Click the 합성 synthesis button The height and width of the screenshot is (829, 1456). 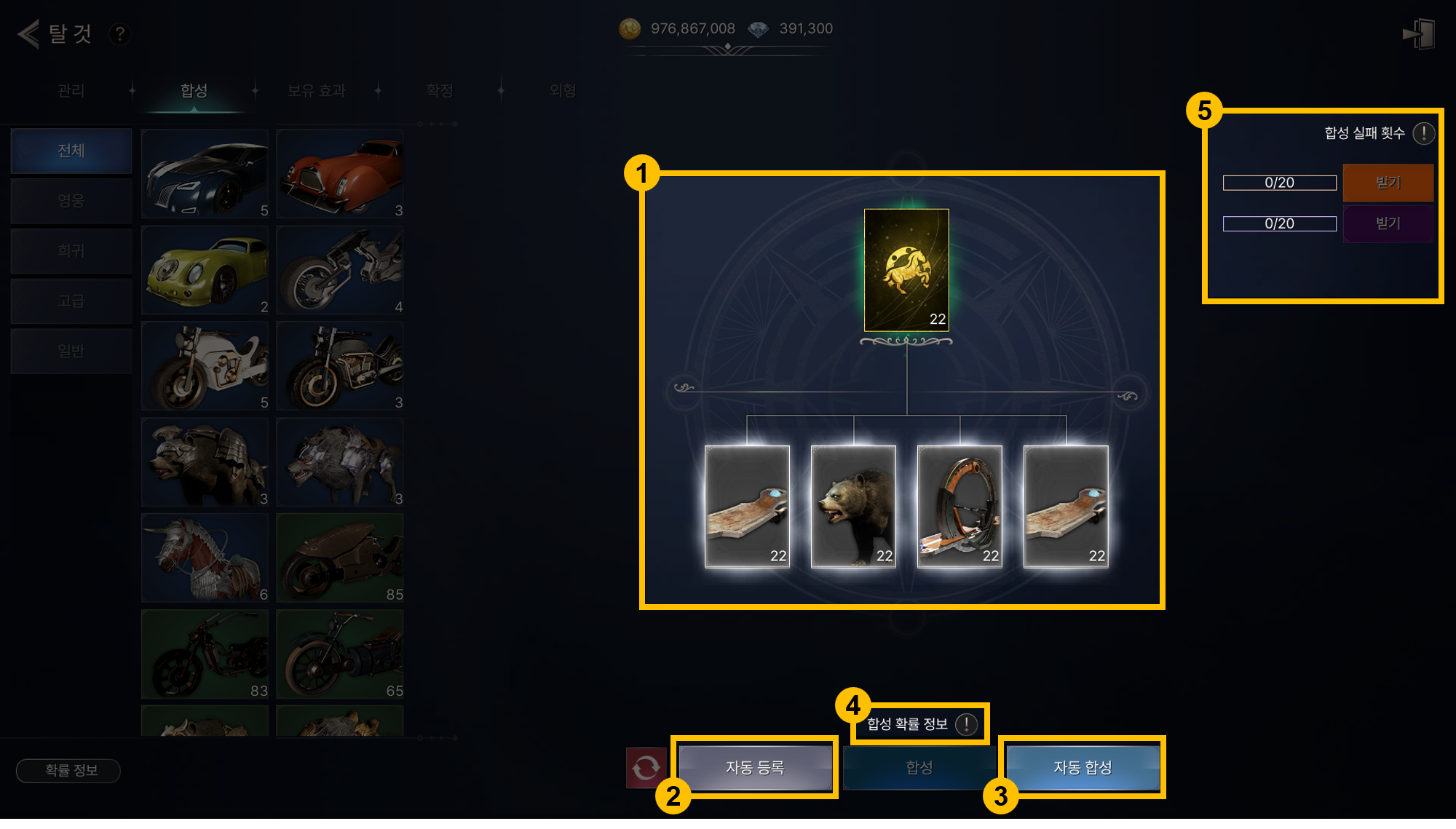point(919,767)
